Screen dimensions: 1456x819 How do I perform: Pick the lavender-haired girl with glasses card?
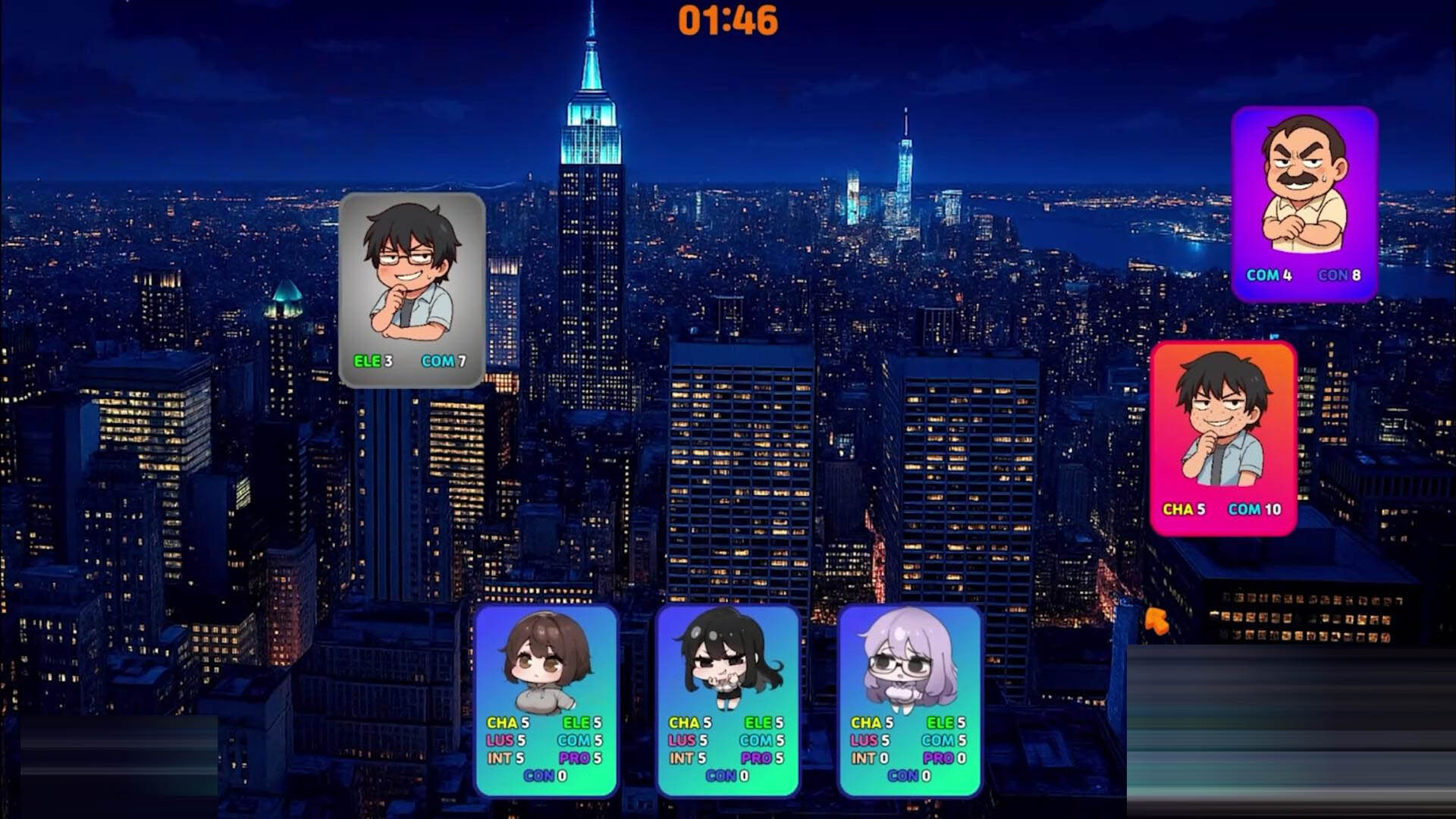click(x=909, y=699)
